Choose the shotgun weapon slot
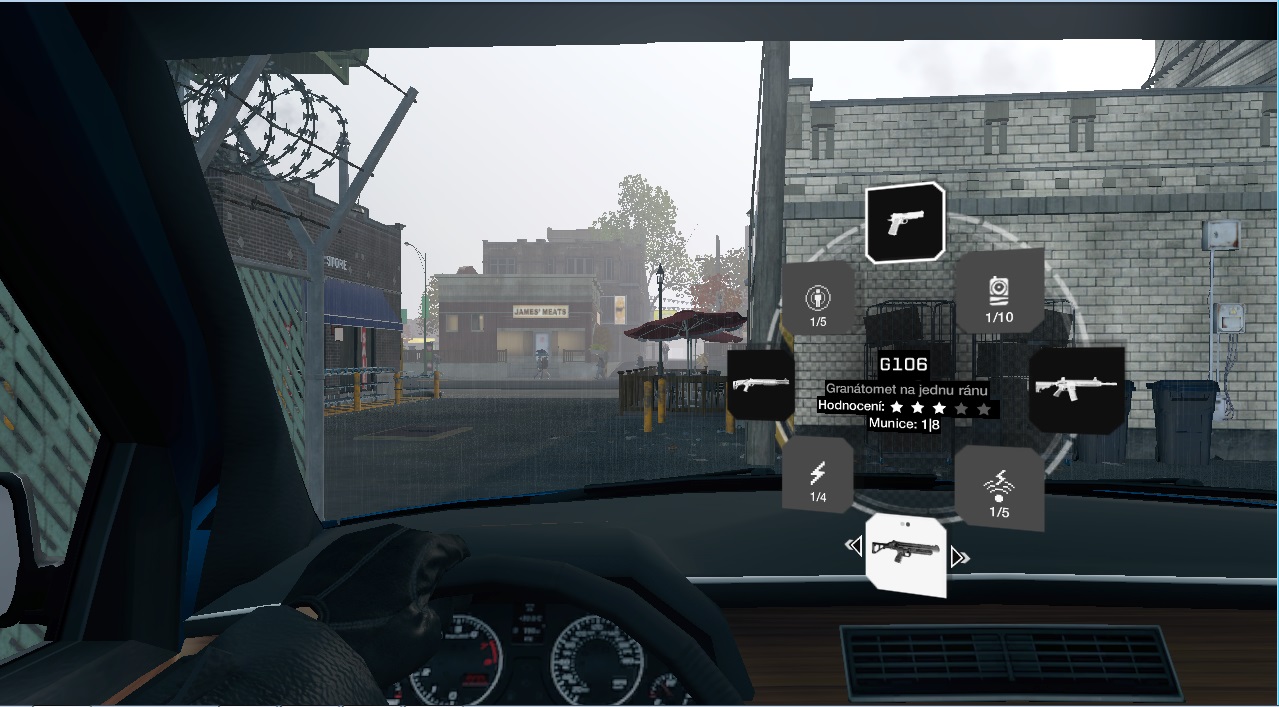Screen dimensions: 1279x707 pyautogui.click(x=761, y=384)
